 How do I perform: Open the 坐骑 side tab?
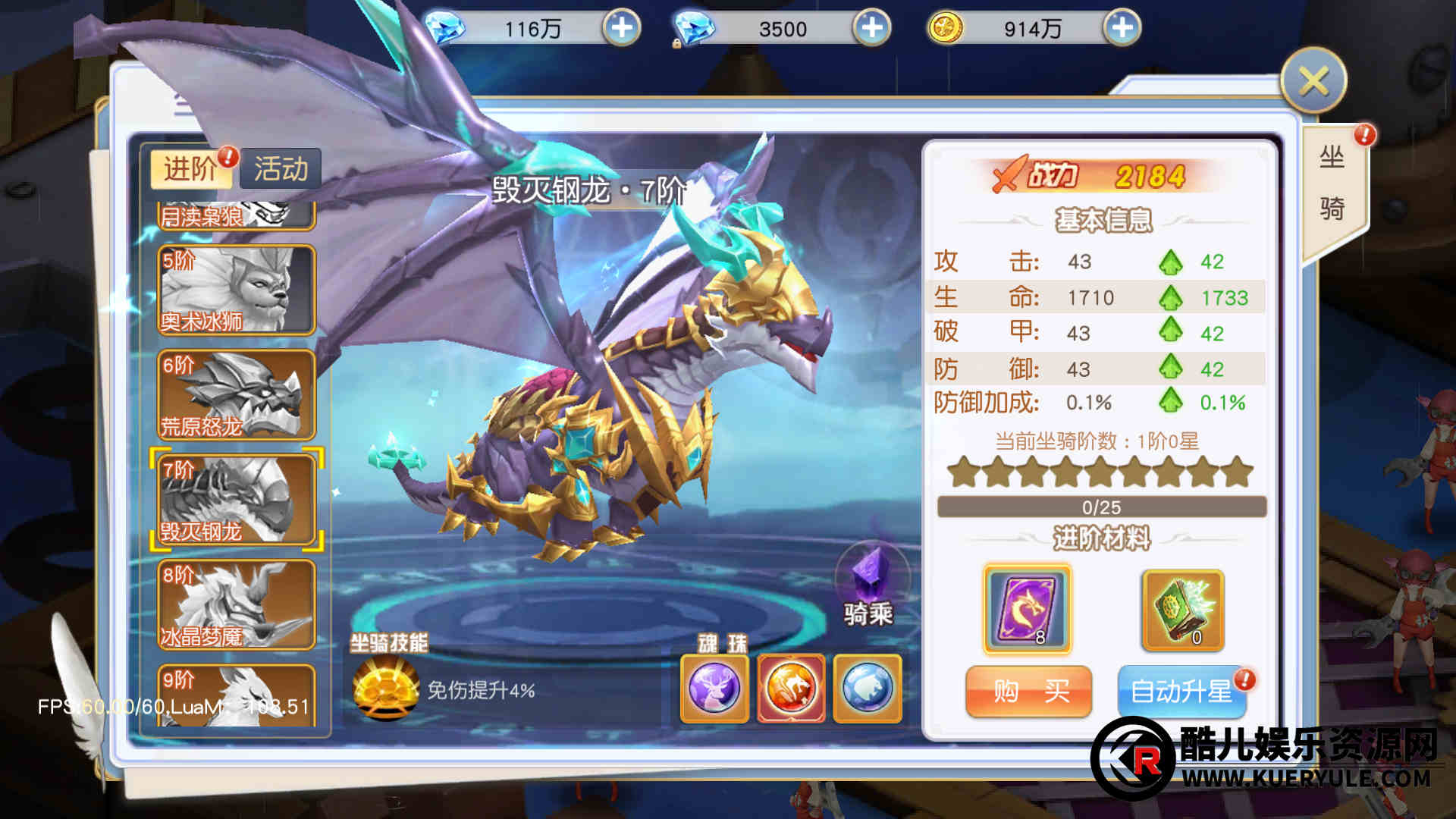pos(1332,184)
